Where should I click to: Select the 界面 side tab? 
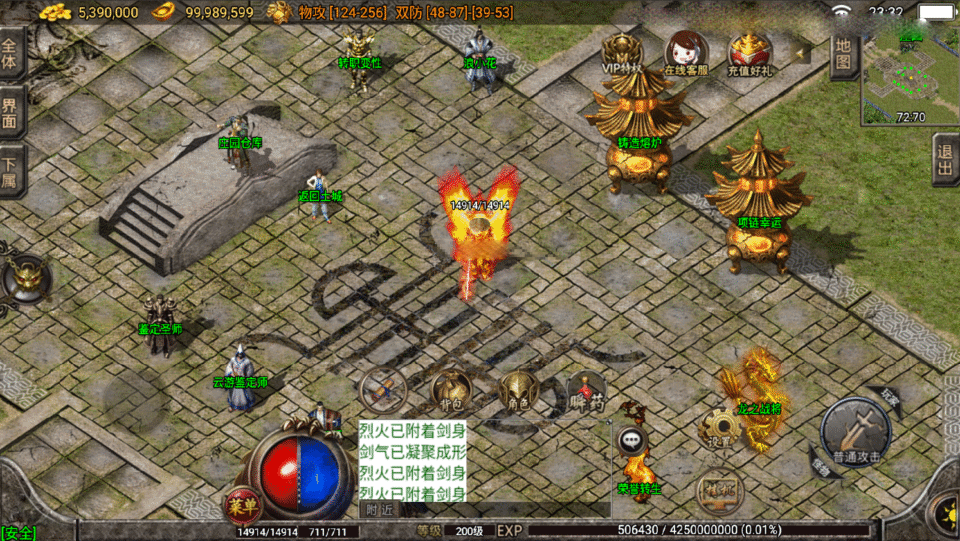click(11, 112)
